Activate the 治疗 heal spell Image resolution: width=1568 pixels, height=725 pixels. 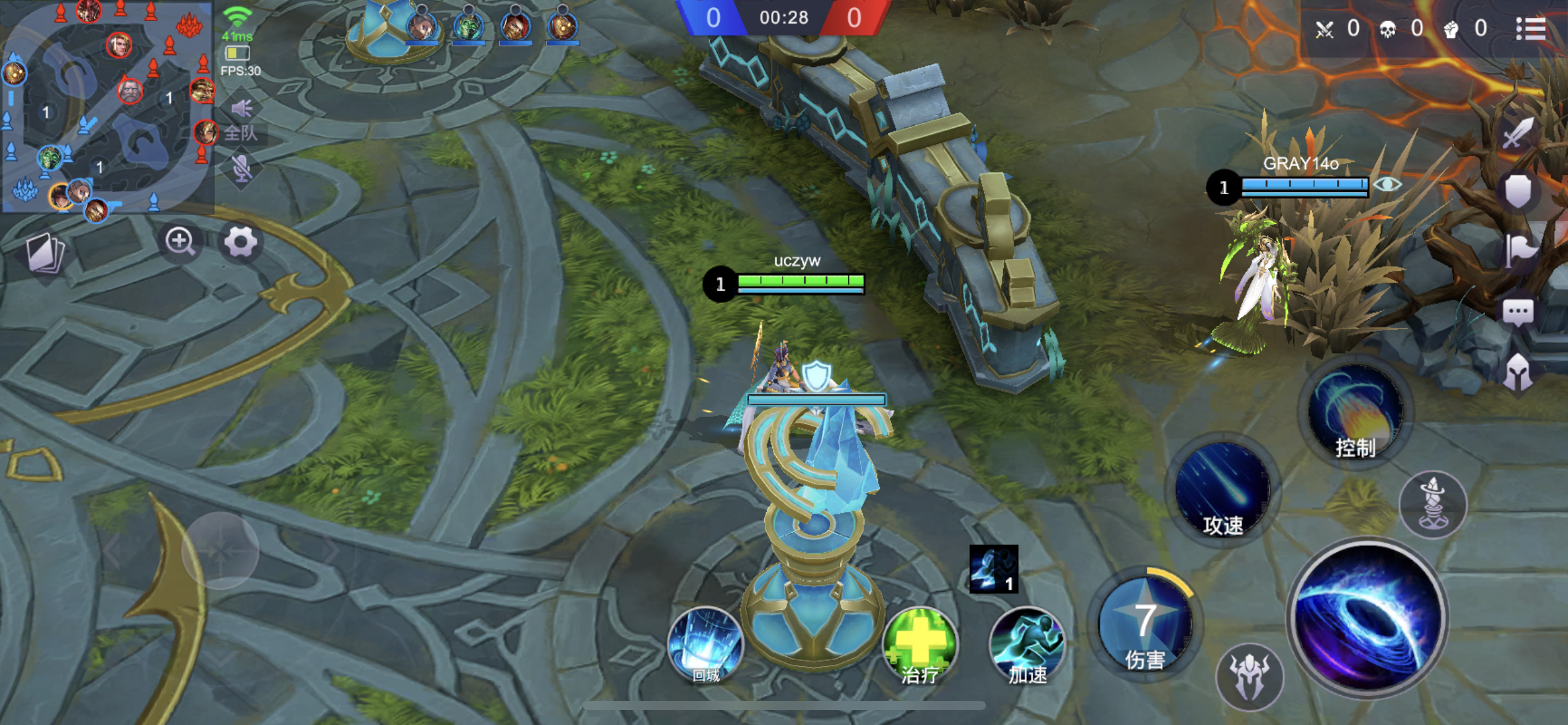tap(920, 644)
